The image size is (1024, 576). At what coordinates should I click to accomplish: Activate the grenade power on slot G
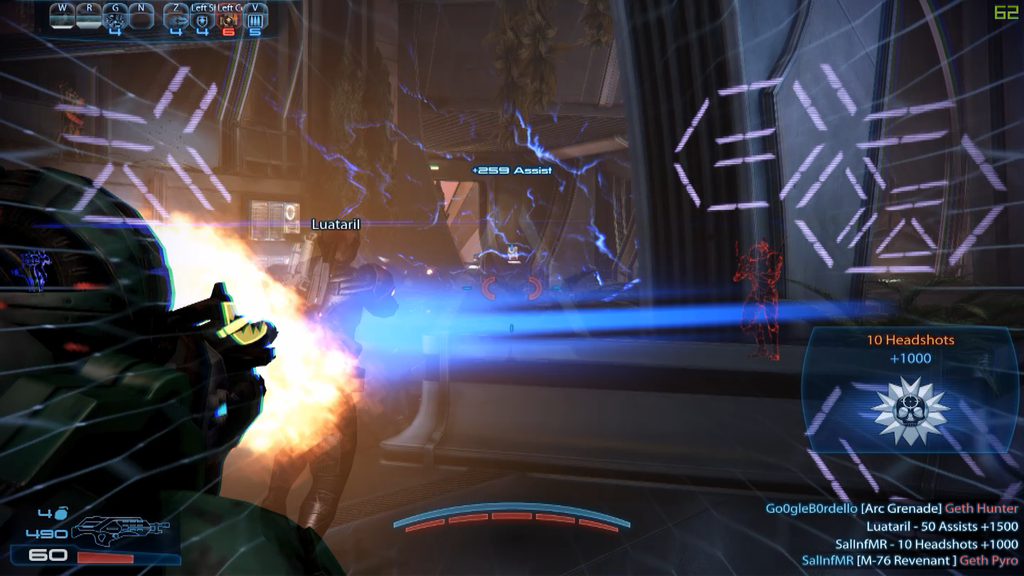[116, 18]
